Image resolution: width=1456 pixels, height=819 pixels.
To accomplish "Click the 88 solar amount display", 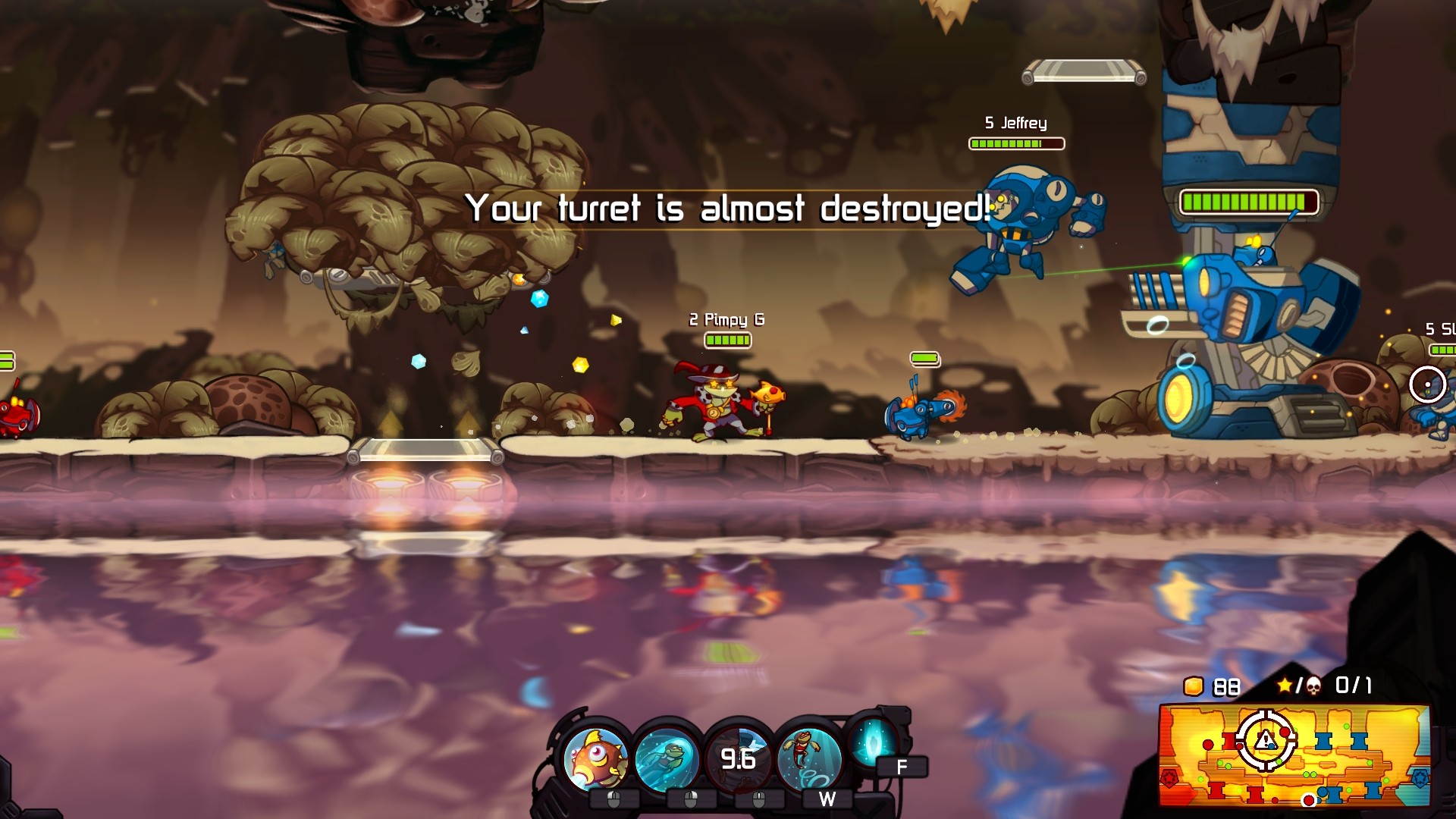I will pyautogui.click(x=1226, y=687).
